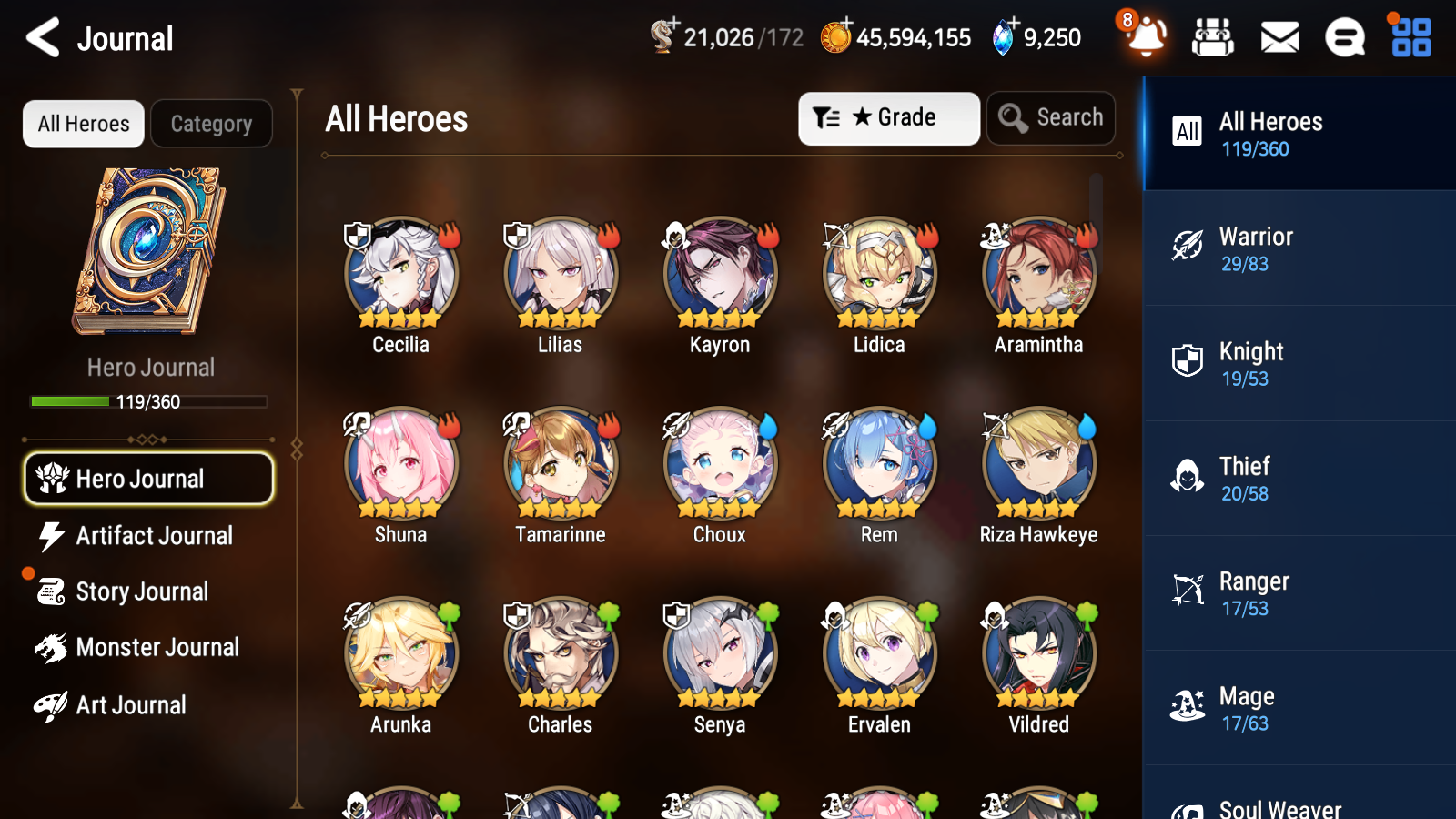This screenshot has height=819, width=1456.
Task: Check the Hero Journal progress bar
Action: click(149, 401)
